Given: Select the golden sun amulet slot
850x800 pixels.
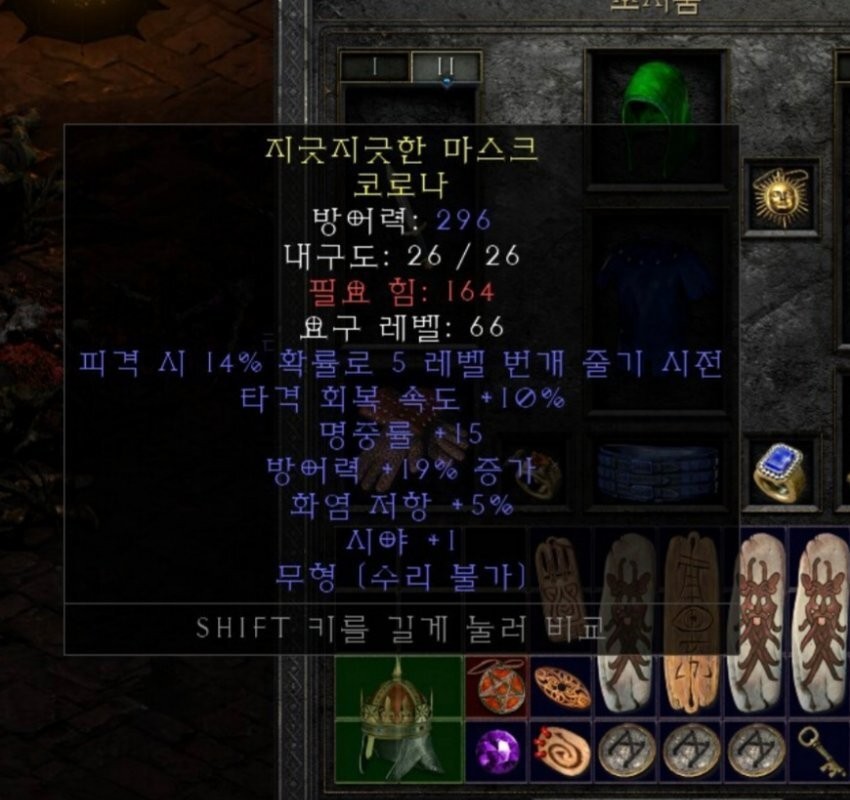Looking at the screenshot, I should pyautogui.click(x=781, y=198).
